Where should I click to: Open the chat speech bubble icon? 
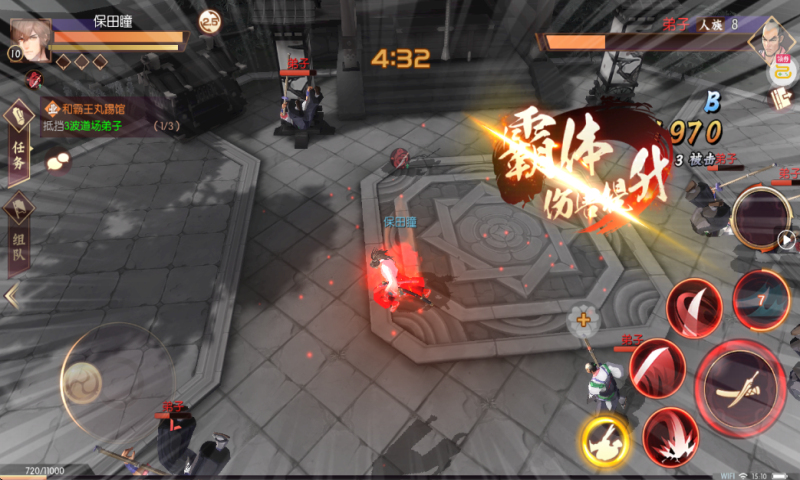[57, 158]
